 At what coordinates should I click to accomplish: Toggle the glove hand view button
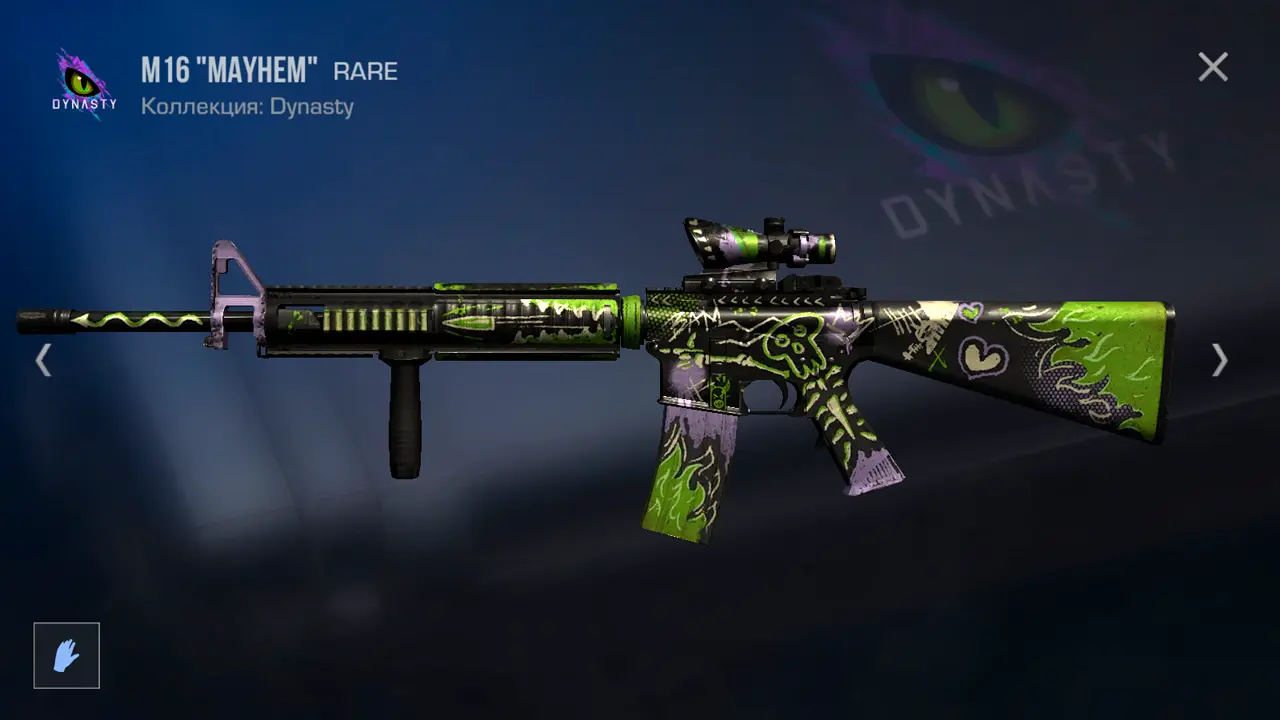(x=67, y=656)
